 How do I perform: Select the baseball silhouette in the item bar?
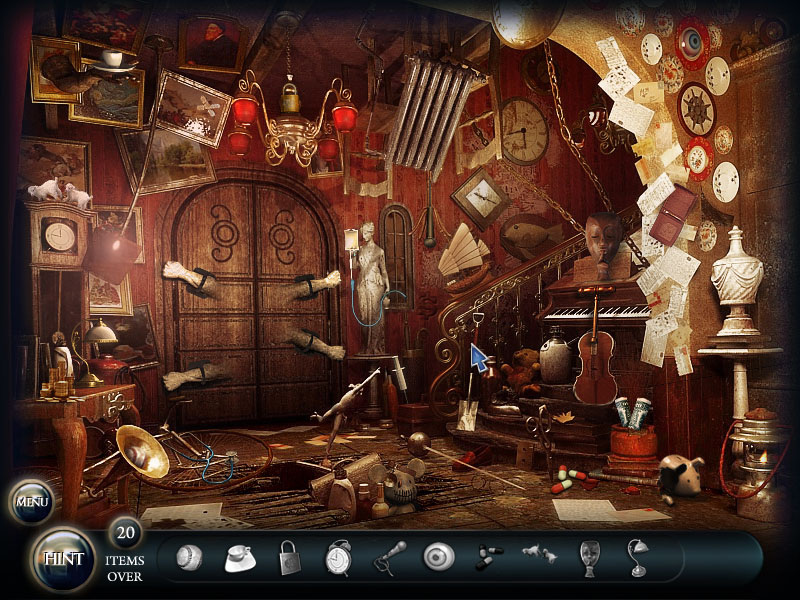click(189, 557)
